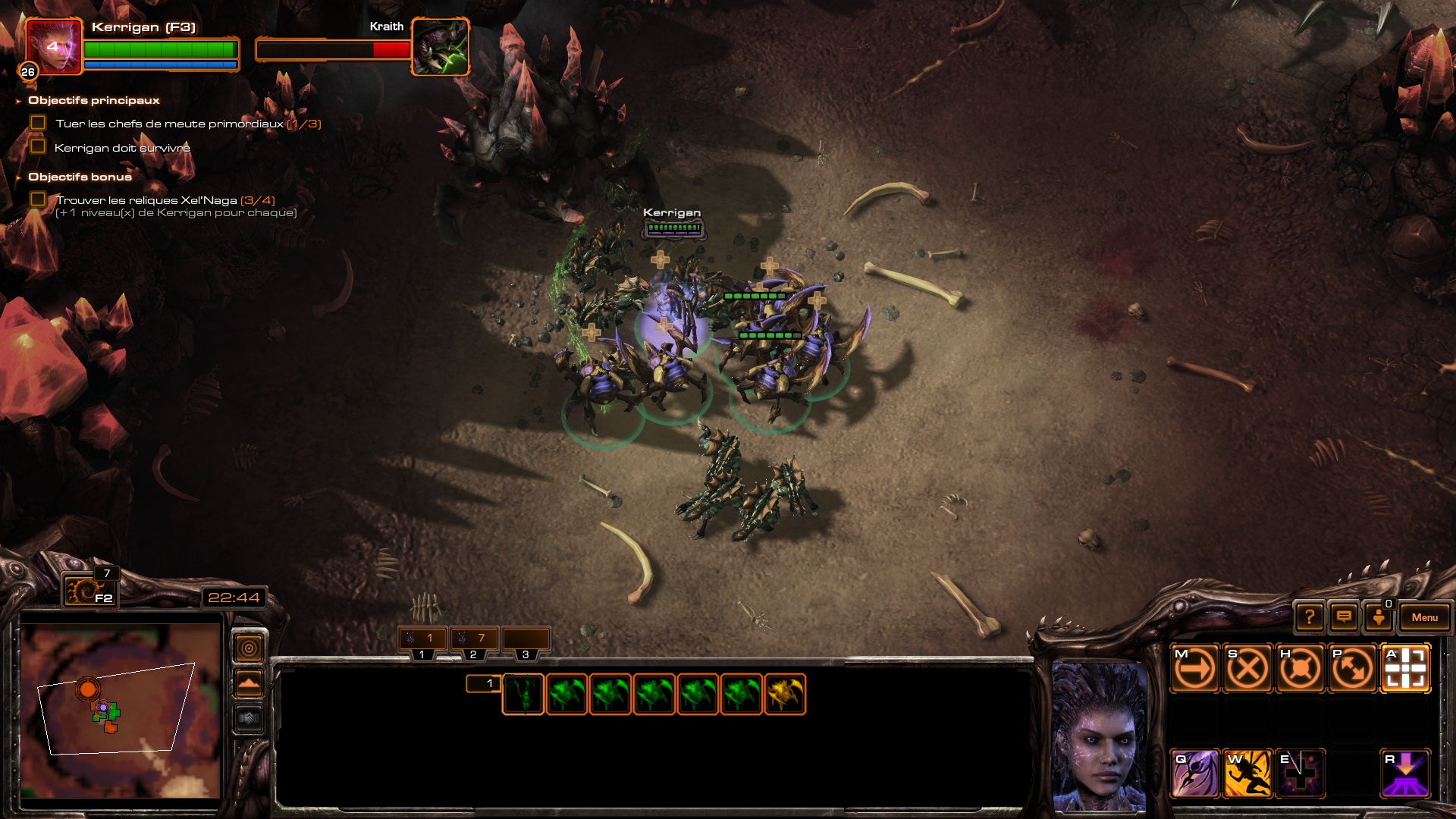The width and height of the screenshot is (1456, 819).
Task: Select the yellow damaged unit wireframe
Action: coord(785,694)
